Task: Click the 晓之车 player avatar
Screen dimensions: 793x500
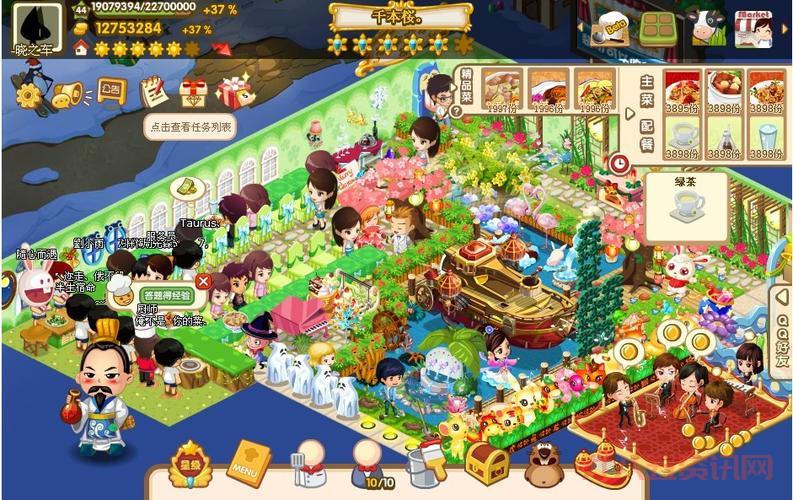Action: tap(36, 24)
